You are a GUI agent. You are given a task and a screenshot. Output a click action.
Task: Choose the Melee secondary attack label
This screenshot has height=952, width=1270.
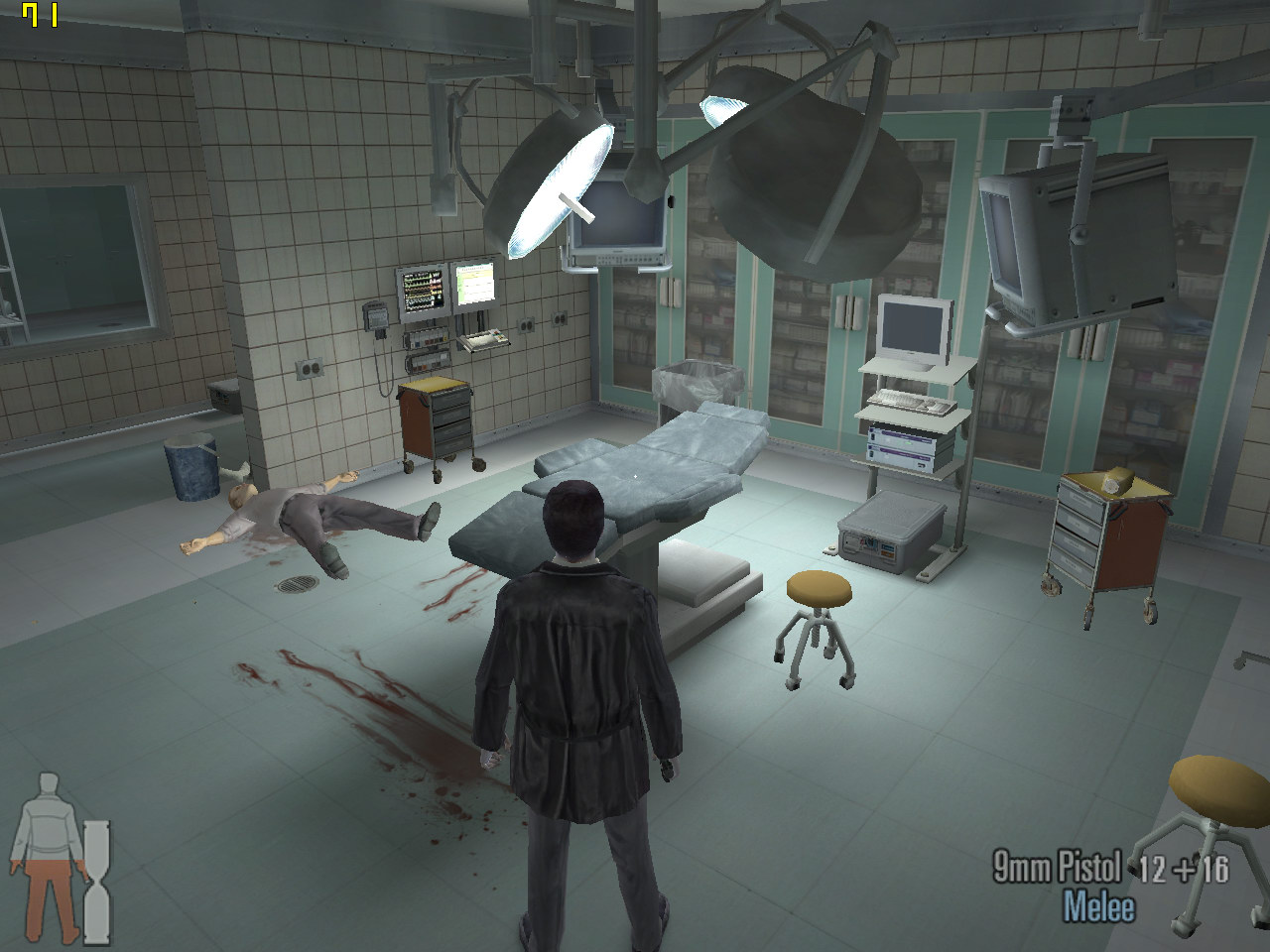point(1098,906)
